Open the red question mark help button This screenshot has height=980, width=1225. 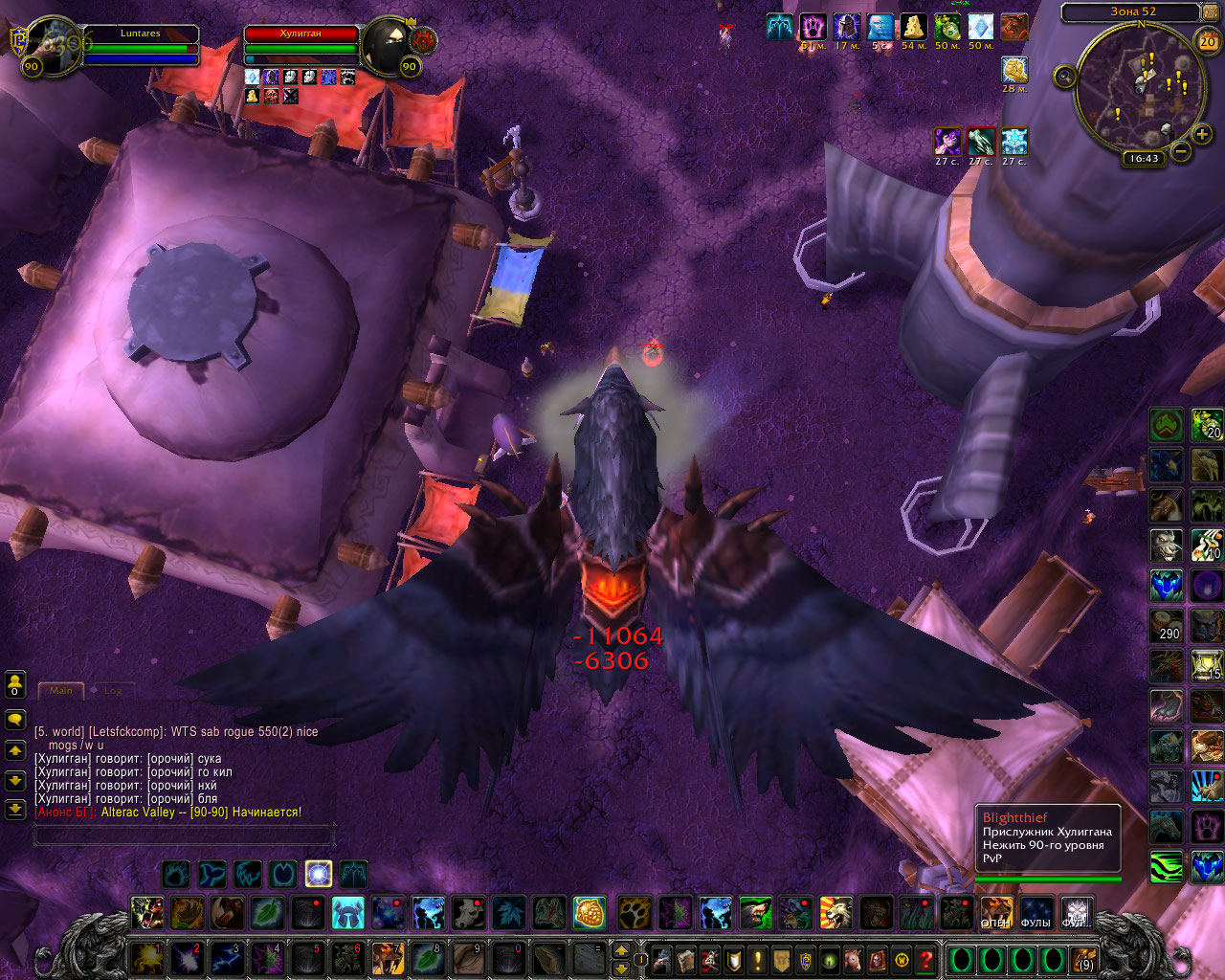[924, 959]
